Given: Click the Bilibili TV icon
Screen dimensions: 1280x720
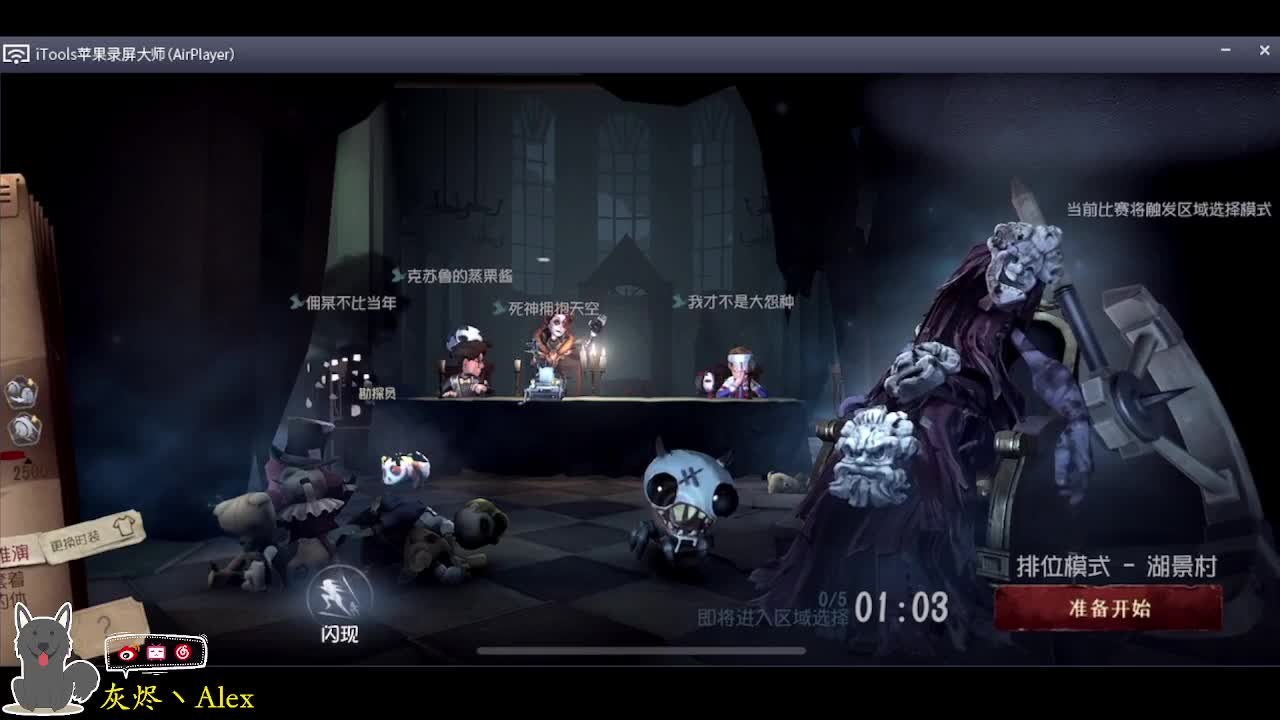Looking at the screenshot, I should click(x=155, y=653).
